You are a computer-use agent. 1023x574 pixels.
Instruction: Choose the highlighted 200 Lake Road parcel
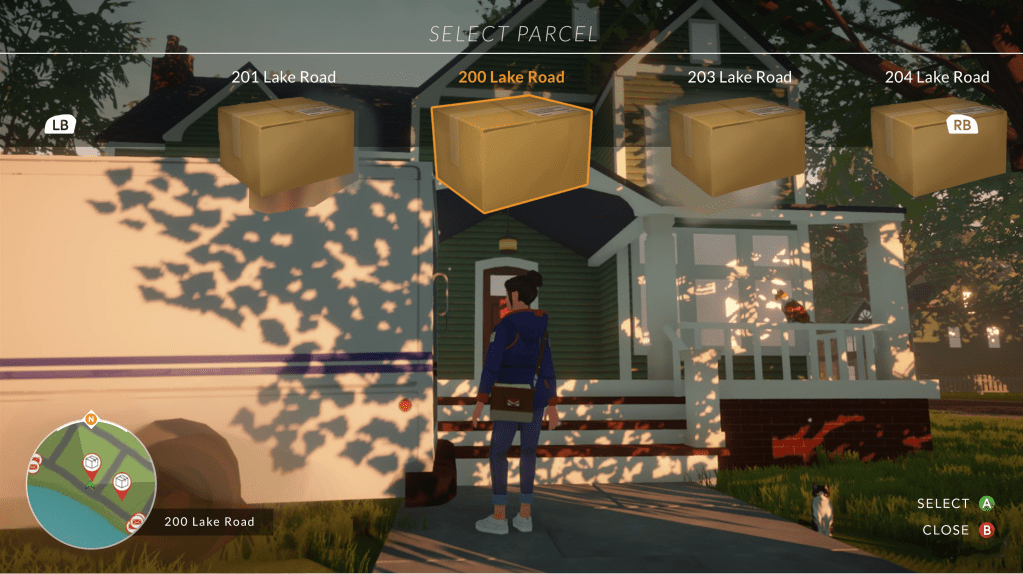511,152
